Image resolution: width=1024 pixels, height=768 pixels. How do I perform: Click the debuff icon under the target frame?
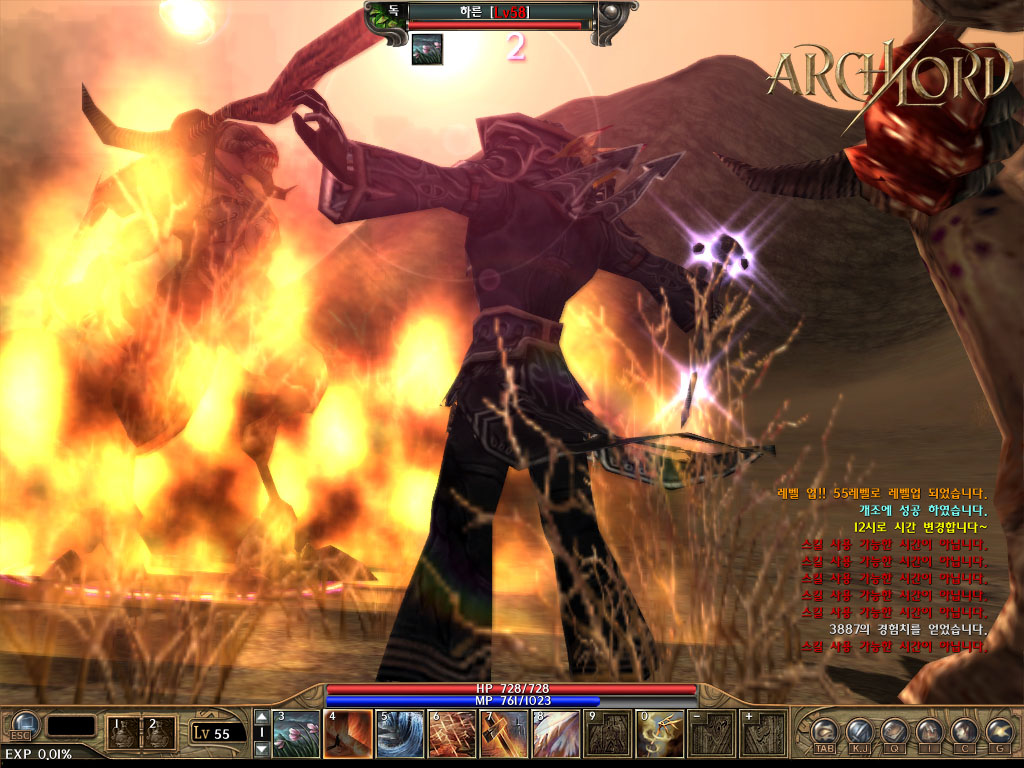(x=427, y=49)
